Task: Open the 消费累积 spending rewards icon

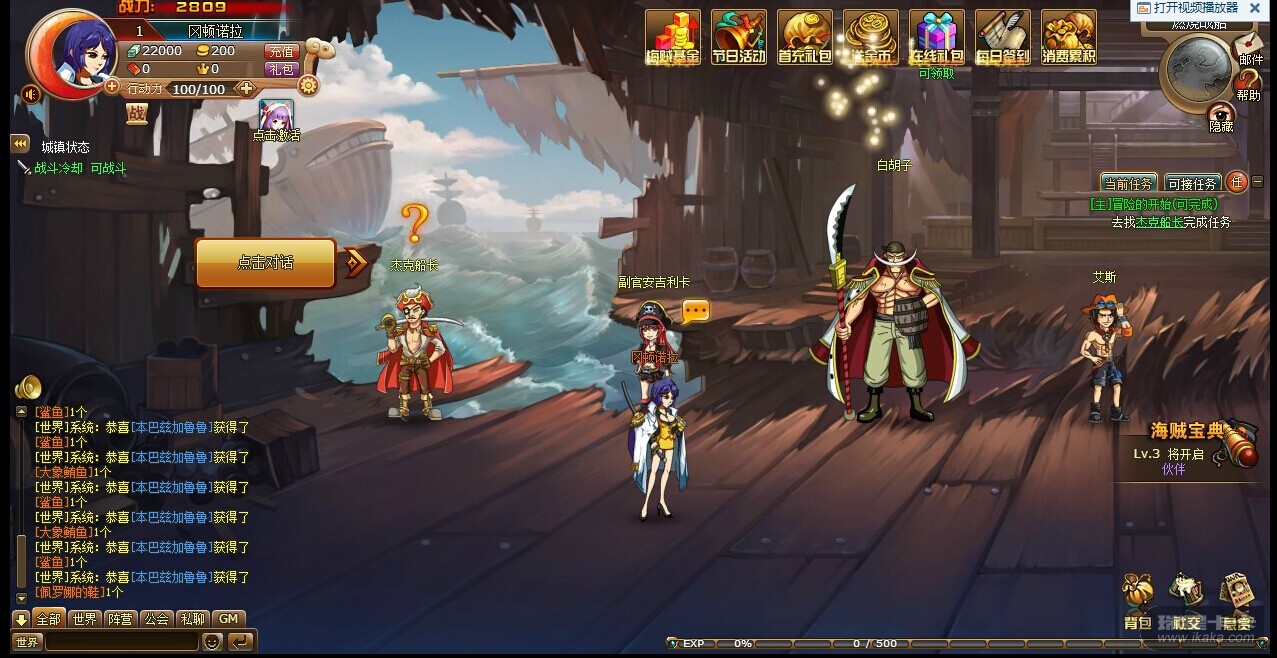Action: point(1068,36)
